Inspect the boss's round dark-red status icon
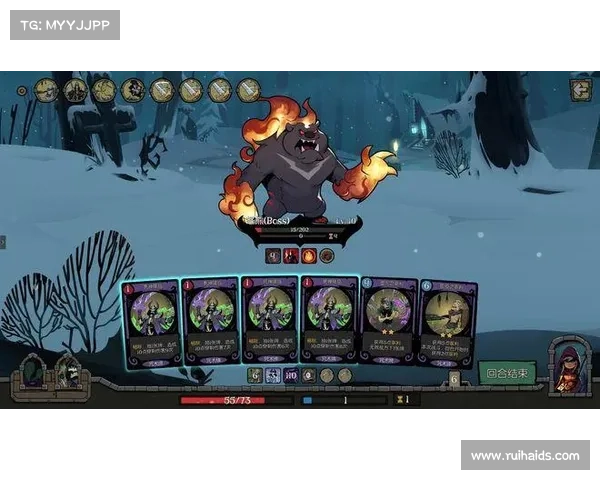The width and height of the screenshot is (600, 480). (326, 256)
